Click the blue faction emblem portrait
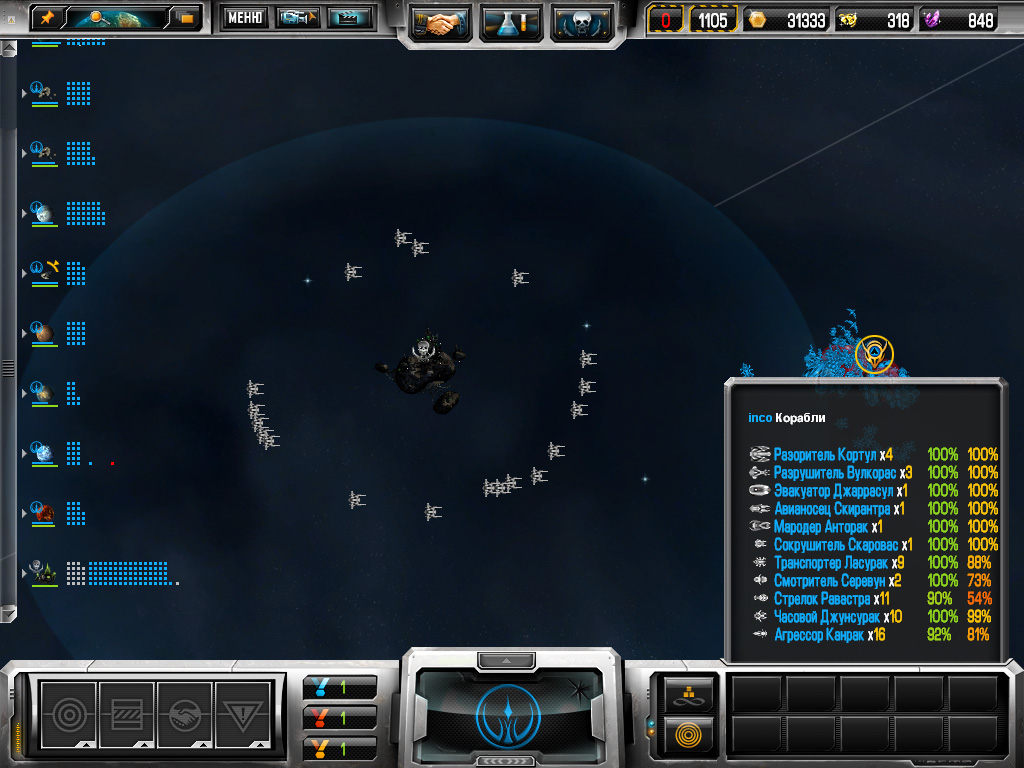This screenshot has width=1024, height=768. 510,712
